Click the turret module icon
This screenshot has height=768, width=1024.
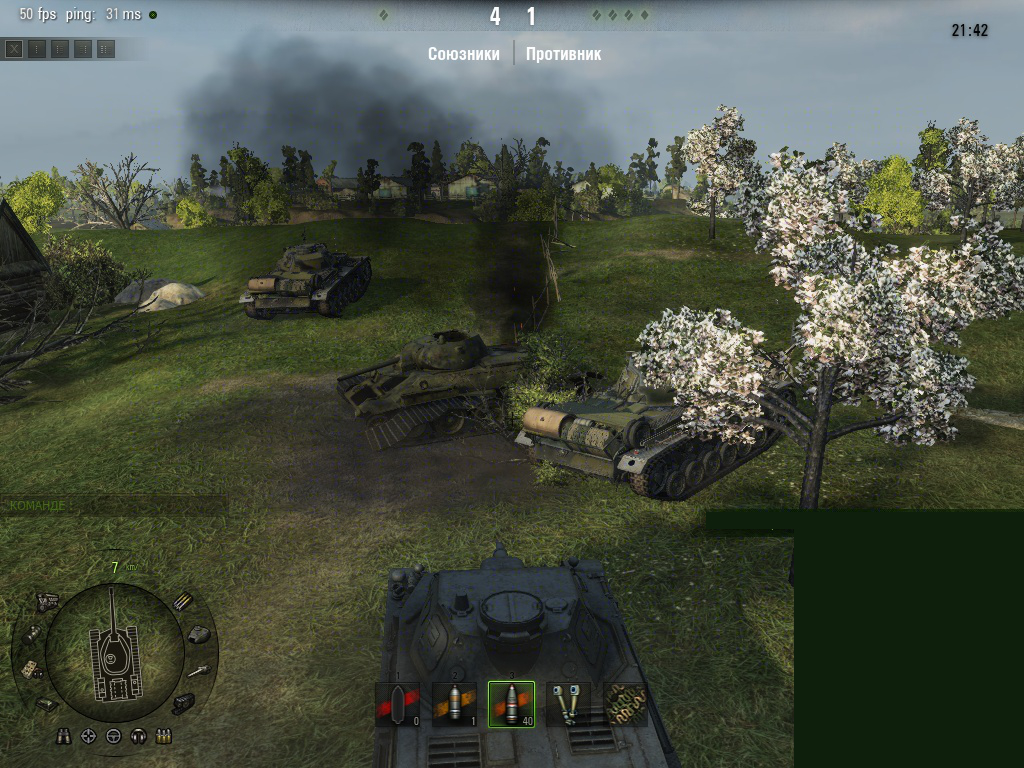point(198,633)
